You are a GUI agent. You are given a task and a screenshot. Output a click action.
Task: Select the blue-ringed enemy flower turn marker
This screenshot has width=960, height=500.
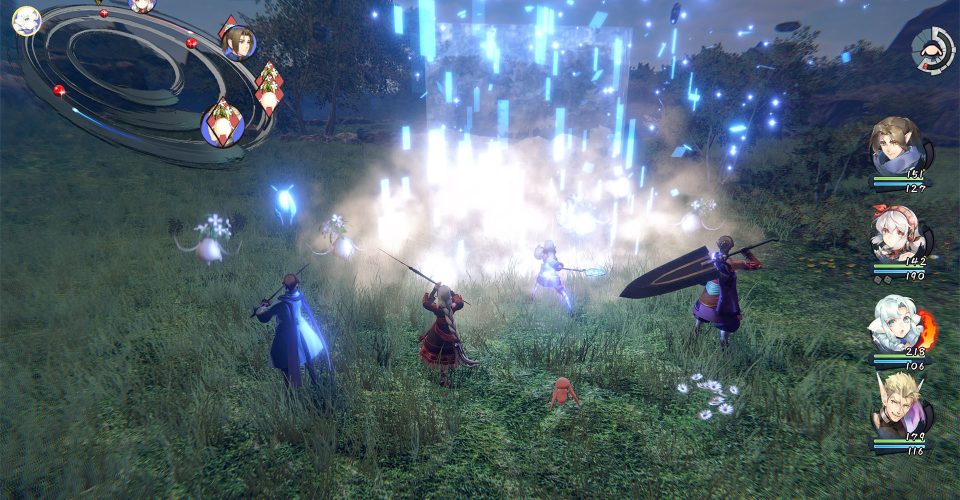(222, 125)
